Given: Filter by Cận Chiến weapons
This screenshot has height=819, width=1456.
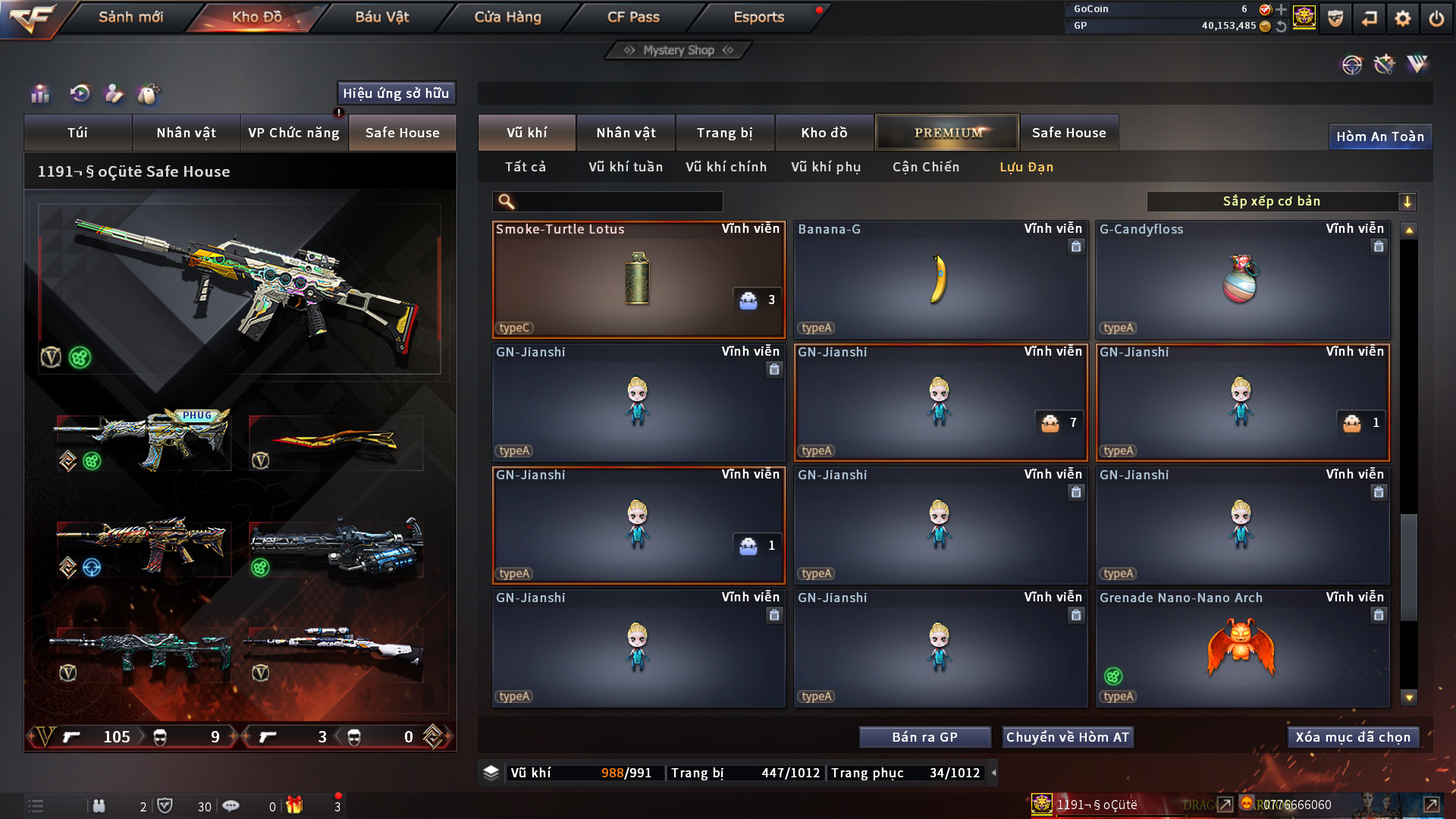Looking at the screenshot, I should tap(925, 167).
